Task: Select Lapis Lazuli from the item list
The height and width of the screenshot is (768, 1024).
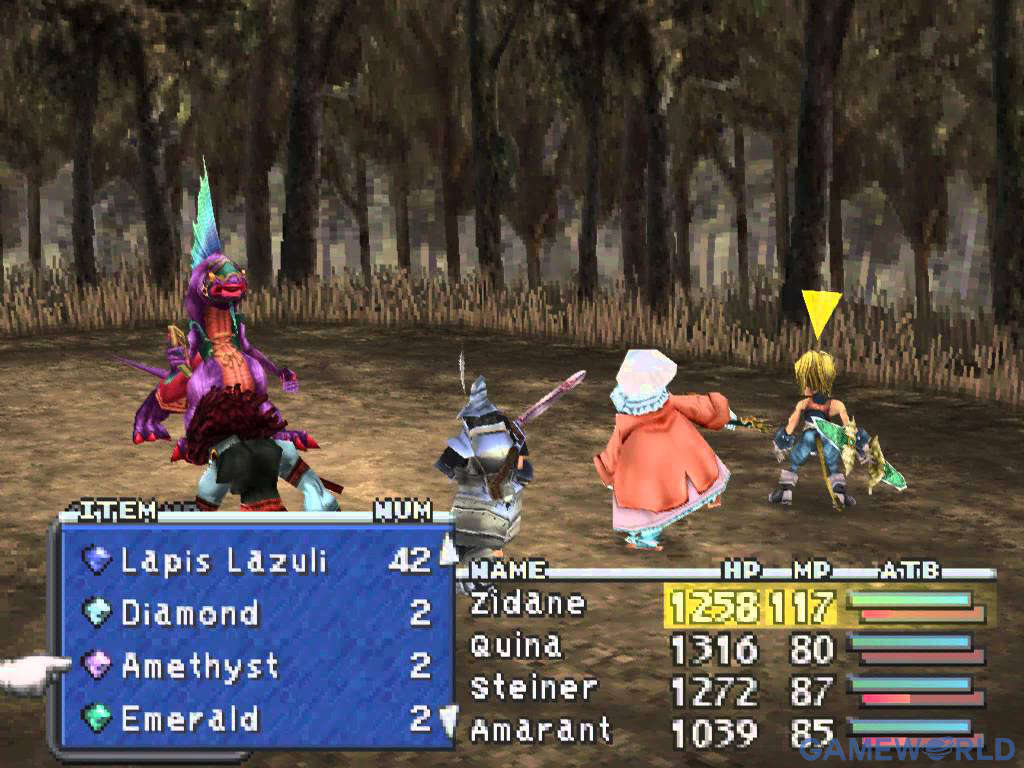Action: coord(224,560)
